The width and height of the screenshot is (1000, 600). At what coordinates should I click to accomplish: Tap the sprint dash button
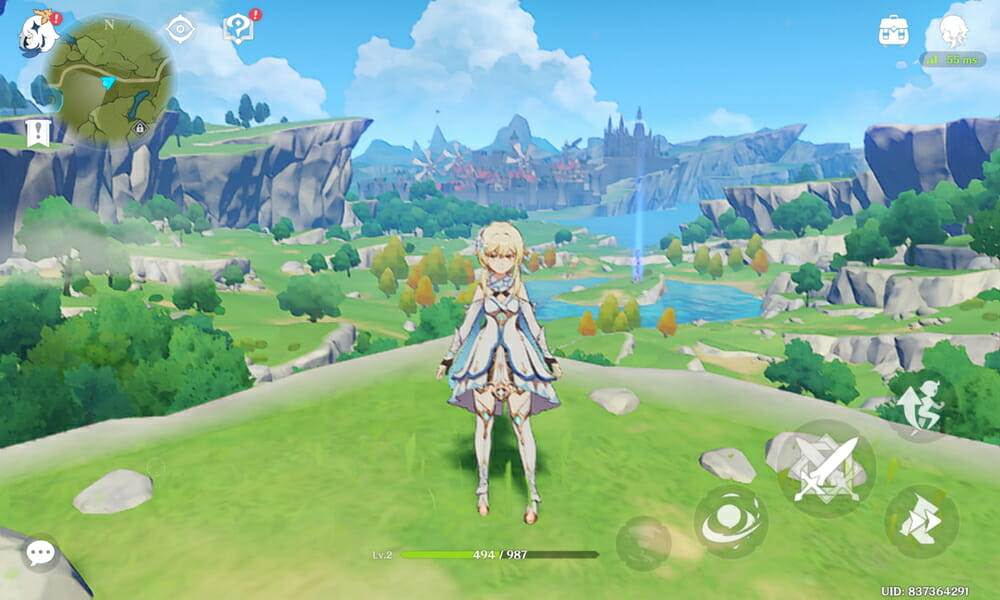(920, 522)
